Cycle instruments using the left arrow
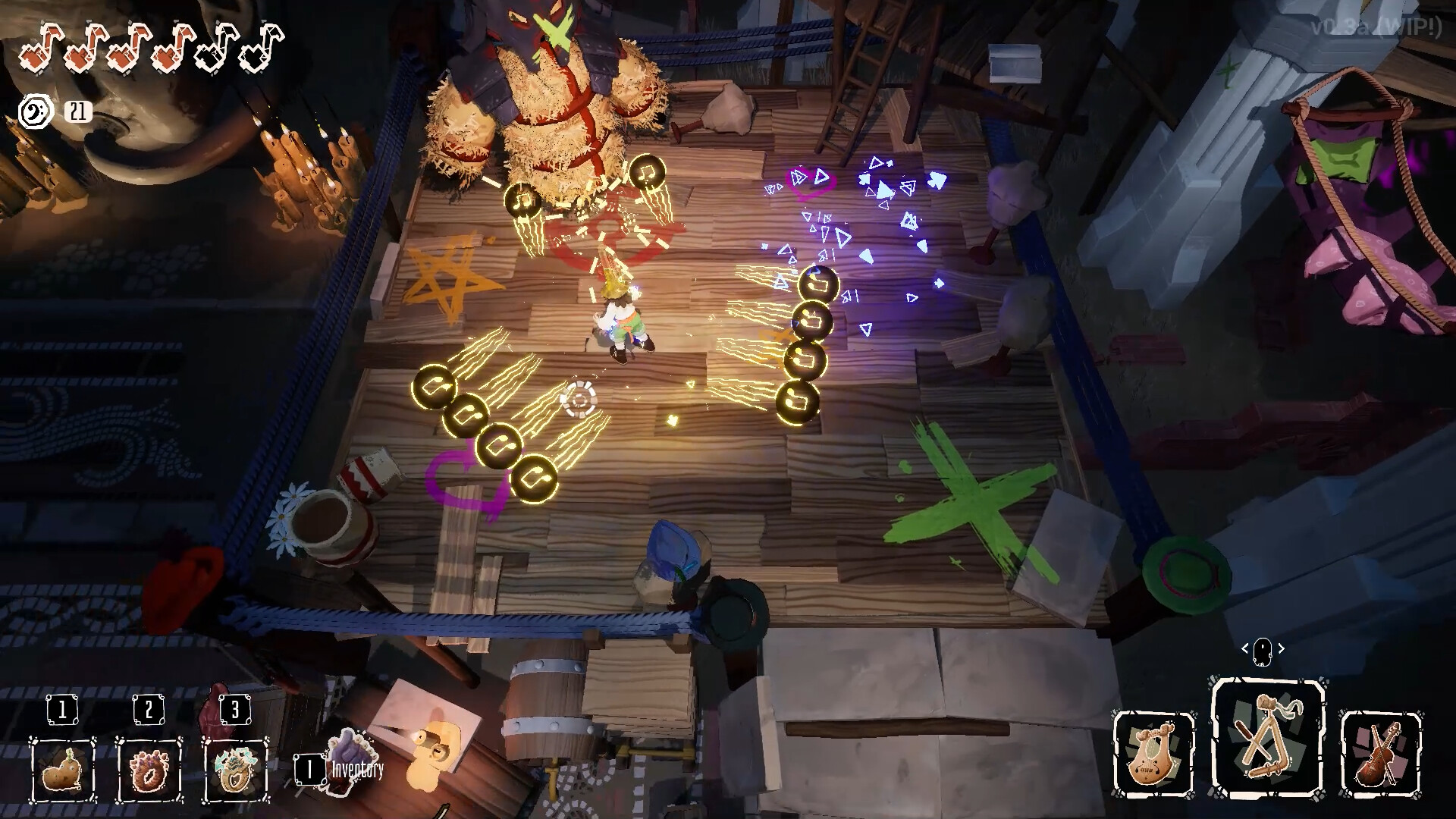 point(1245,648)
